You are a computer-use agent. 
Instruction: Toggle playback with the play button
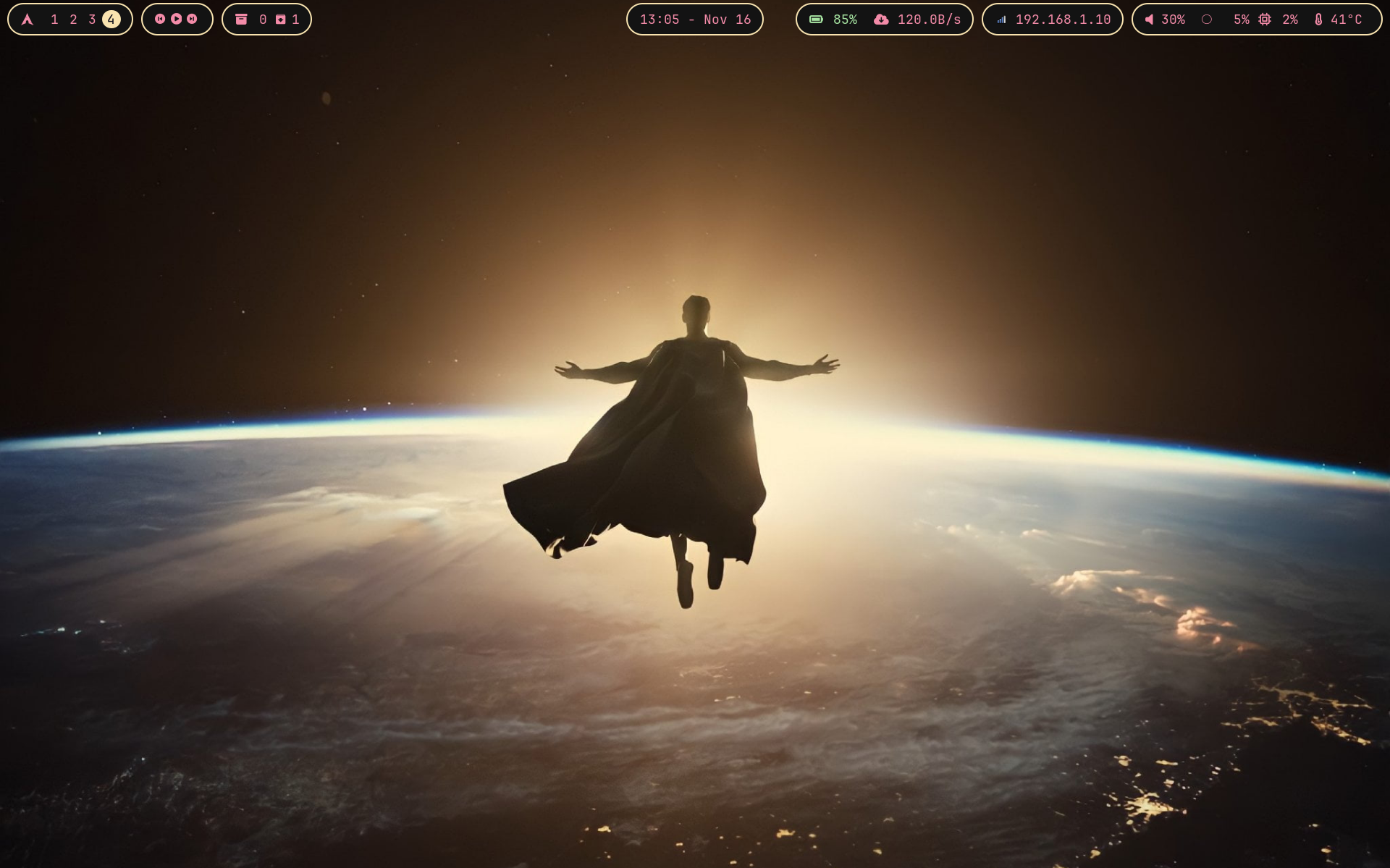coord(177,20)
